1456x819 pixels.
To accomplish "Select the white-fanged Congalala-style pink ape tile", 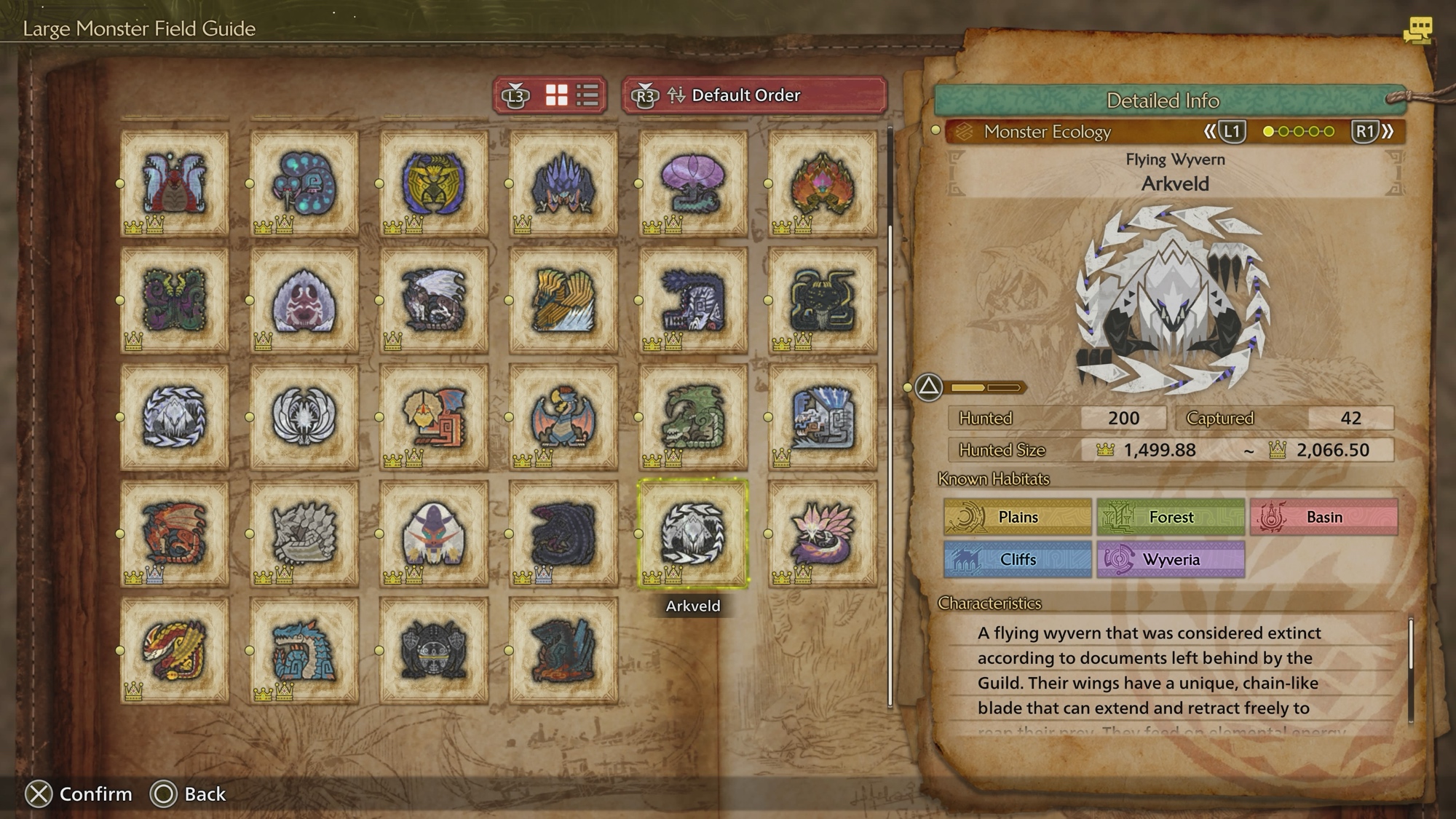I will click(304, 300).
